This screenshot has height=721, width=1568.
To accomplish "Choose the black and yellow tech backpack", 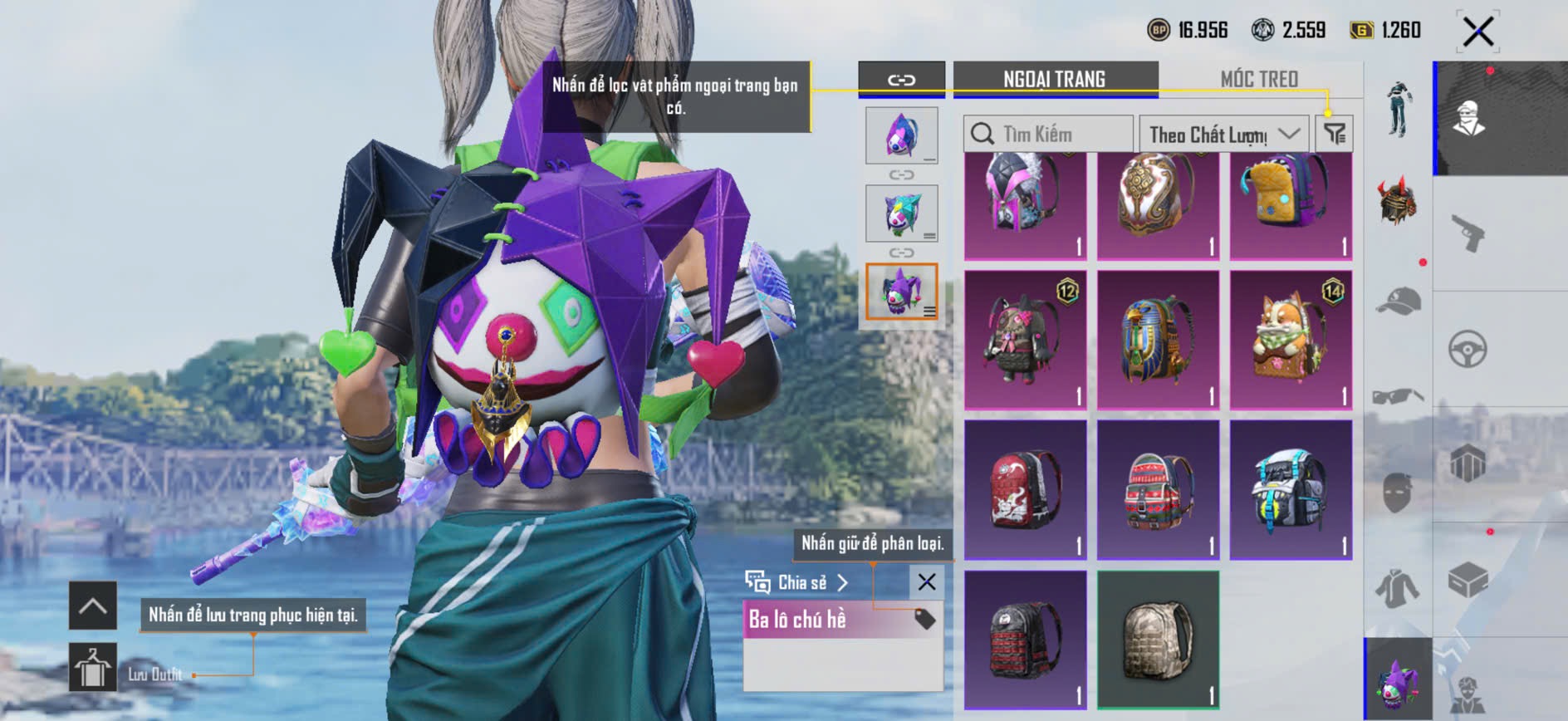I will [1291, 489].
